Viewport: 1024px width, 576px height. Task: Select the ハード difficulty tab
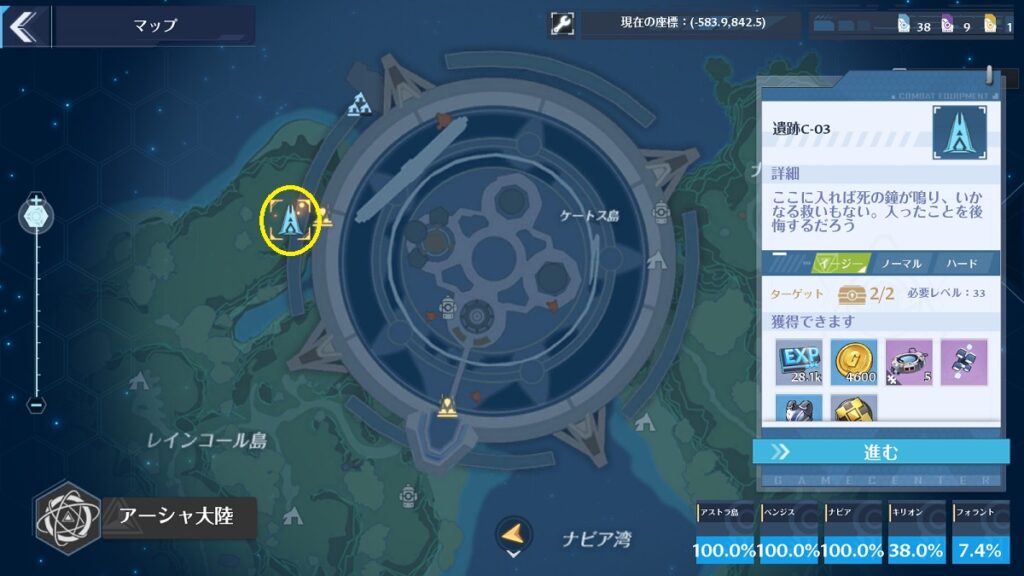pos(961,264)
